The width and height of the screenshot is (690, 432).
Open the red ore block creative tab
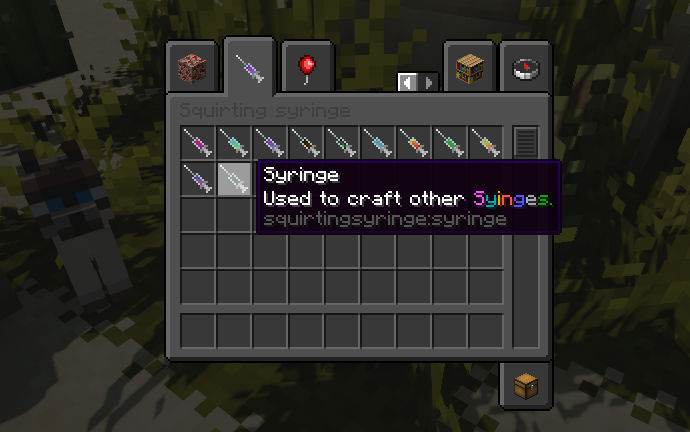(x=192, y=69)
